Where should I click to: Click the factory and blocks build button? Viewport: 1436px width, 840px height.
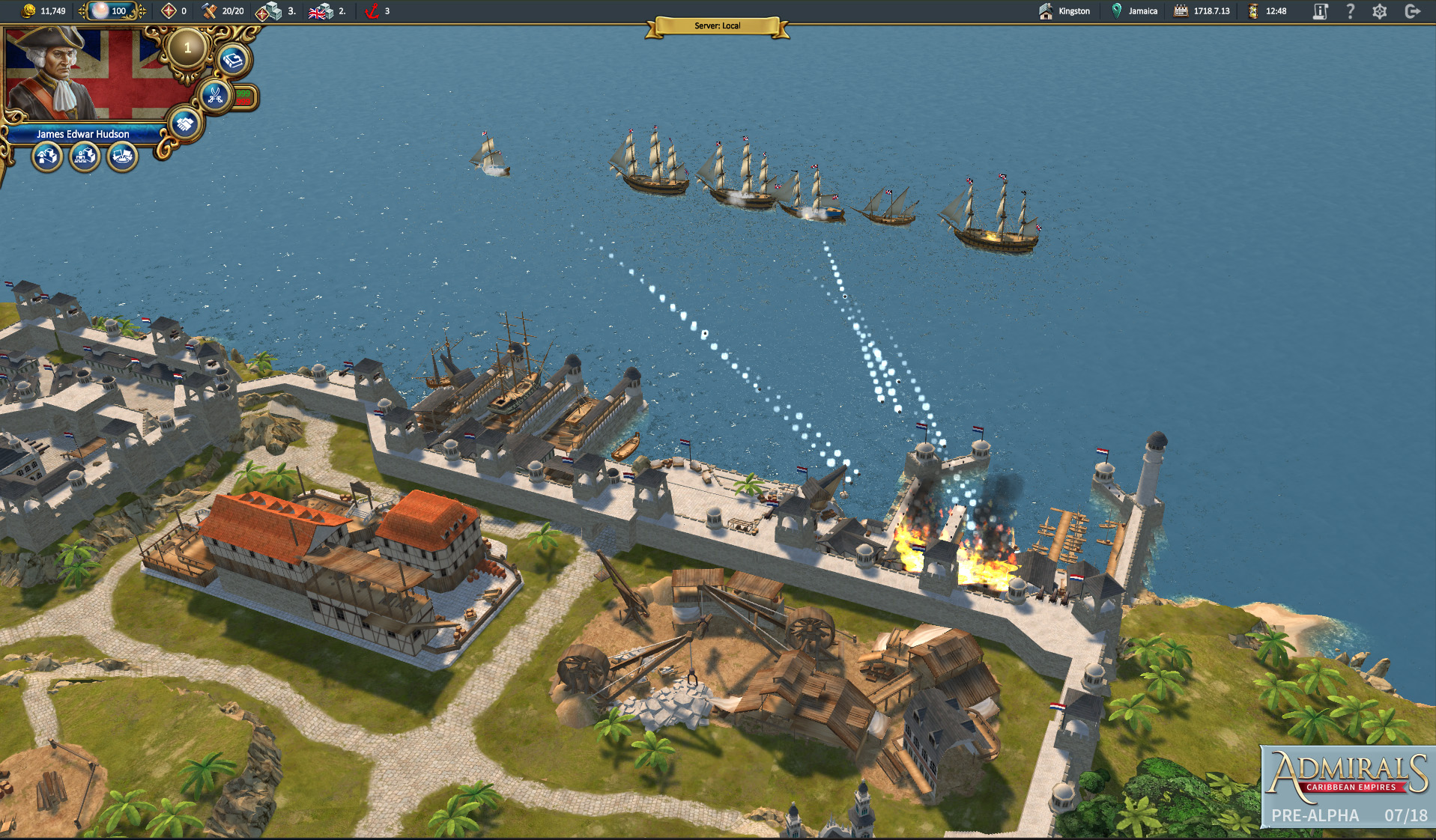click(85, 156)
